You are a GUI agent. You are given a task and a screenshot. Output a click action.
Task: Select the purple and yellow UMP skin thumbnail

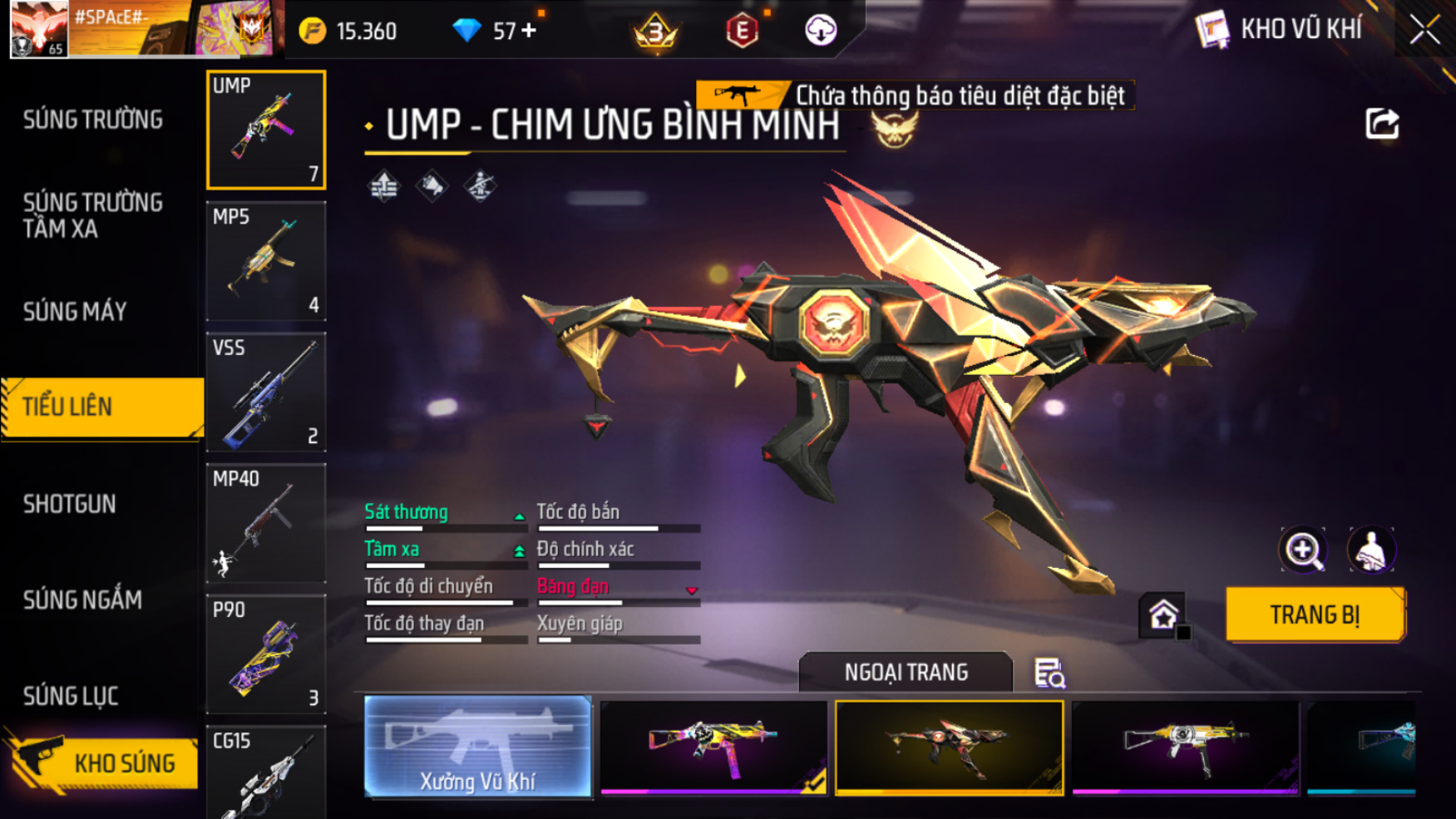pos(713,747)
